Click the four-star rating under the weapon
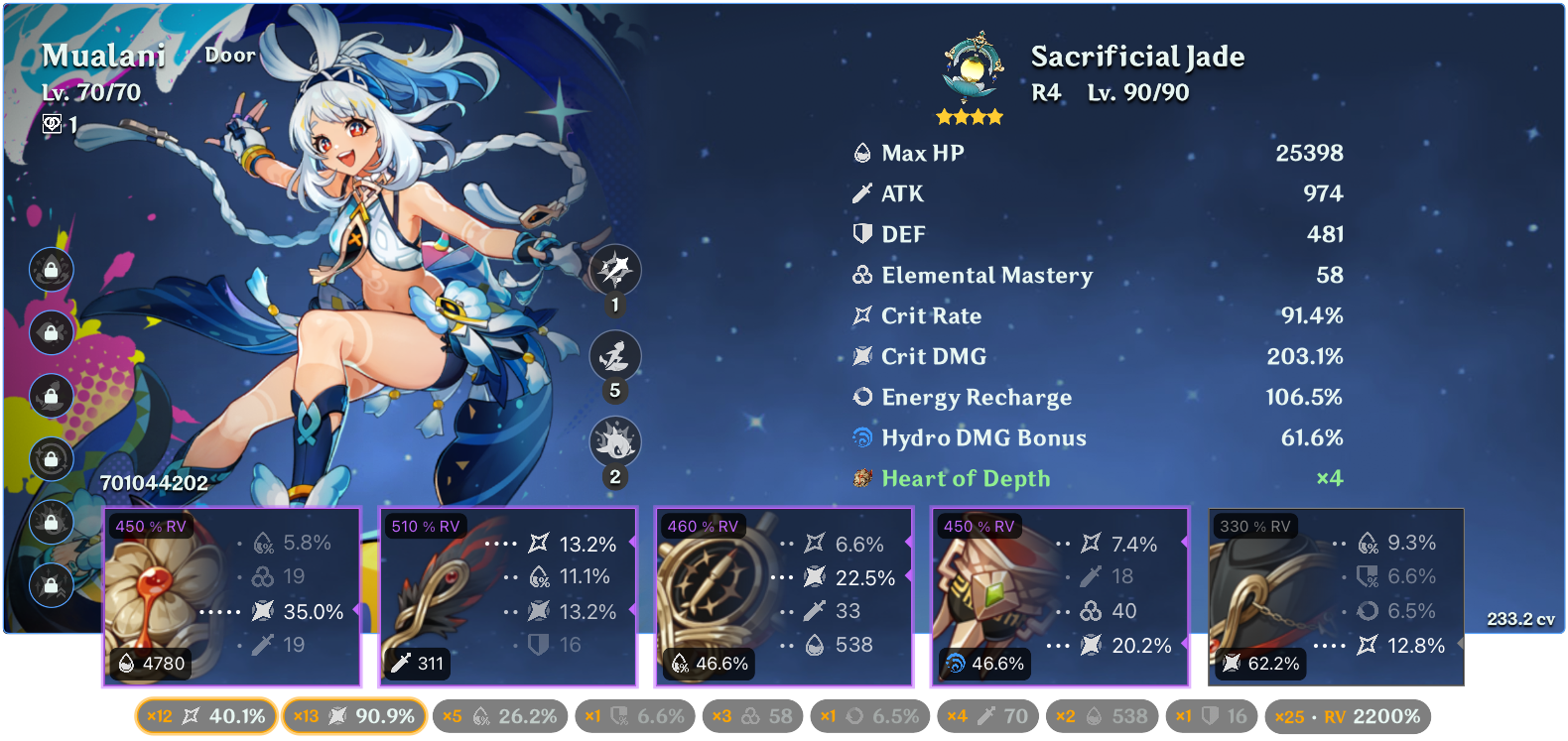The height and width of the screenshot is (741, 1568). [x=968, y=115]
